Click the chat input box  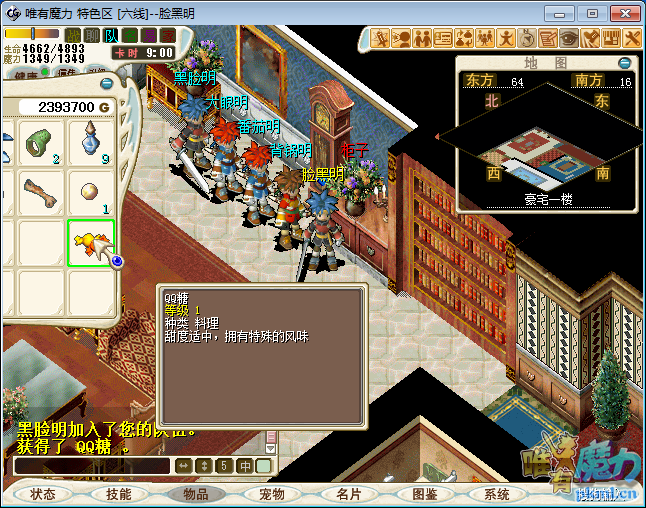point(92,466)
